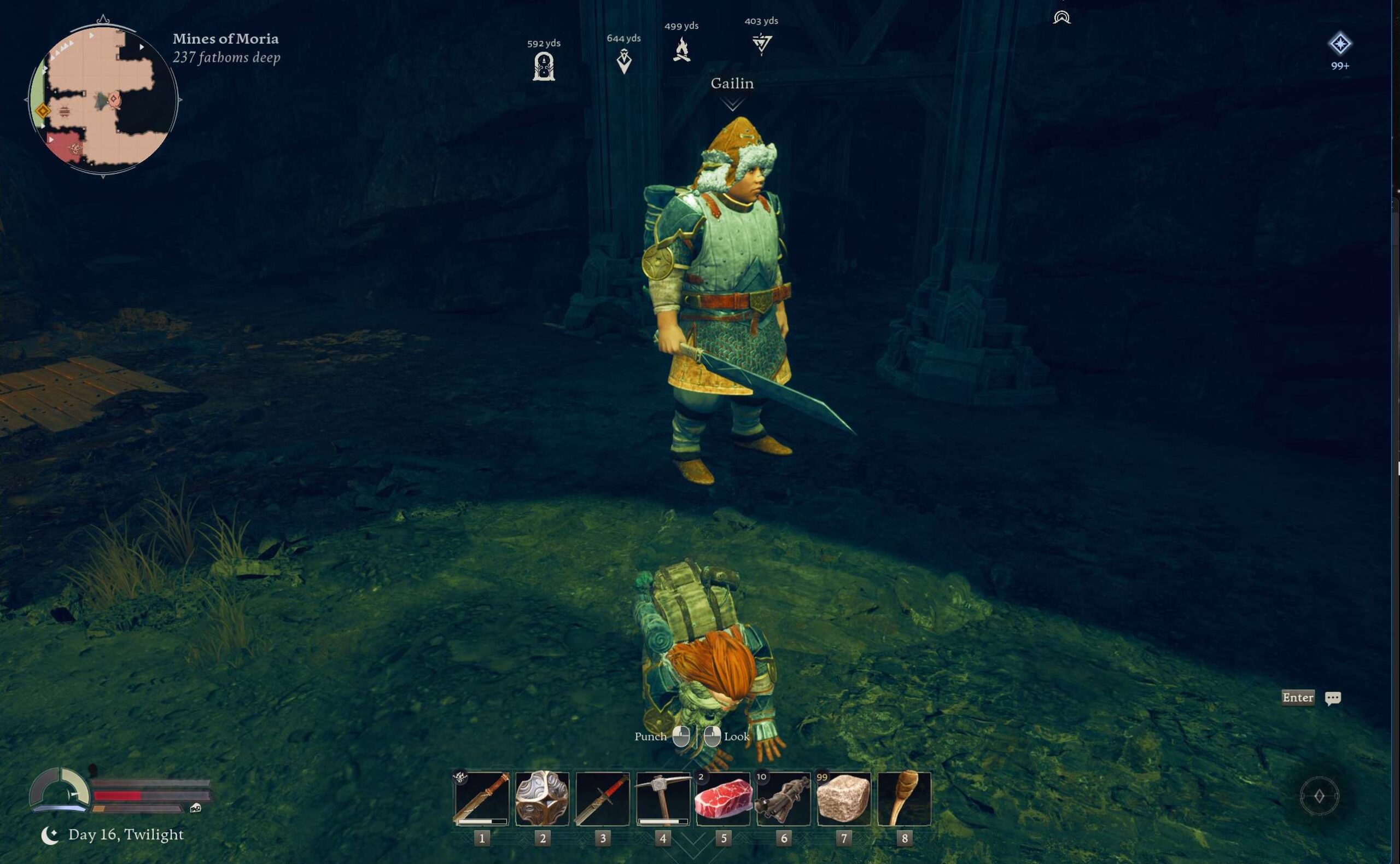
Task: Select the triangle rune marker at 403 yds
Action: [762, 43]
